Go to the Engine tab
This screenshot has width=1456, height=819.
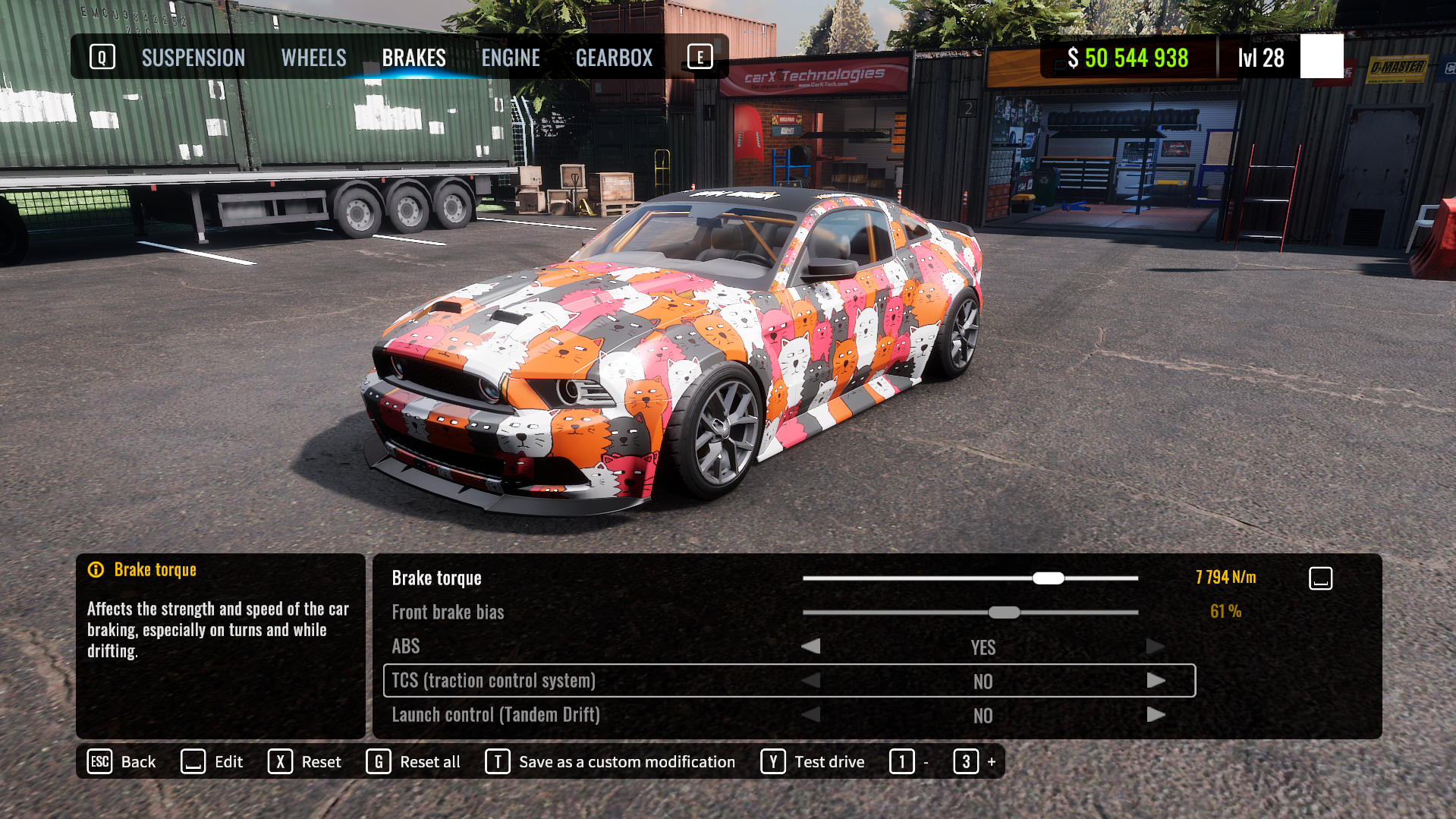(511, 58)
